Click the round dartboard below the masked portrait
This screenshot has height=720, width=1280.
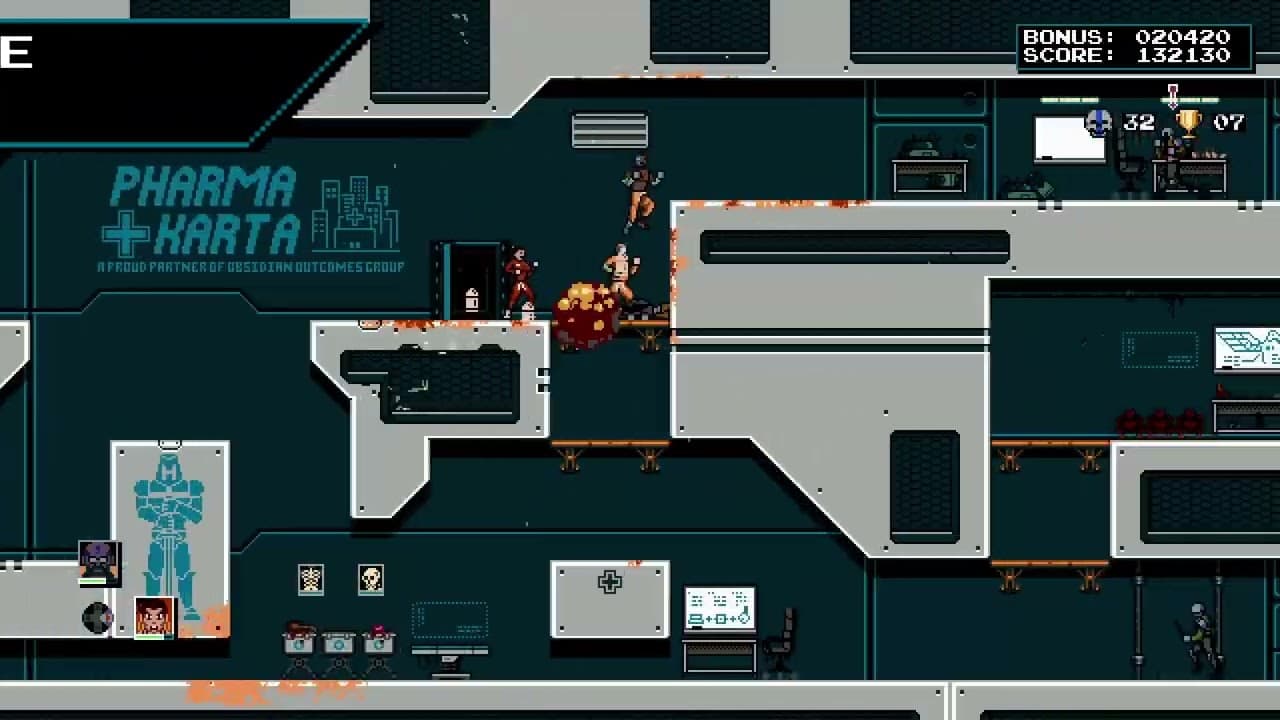click(x=97, y=617)
